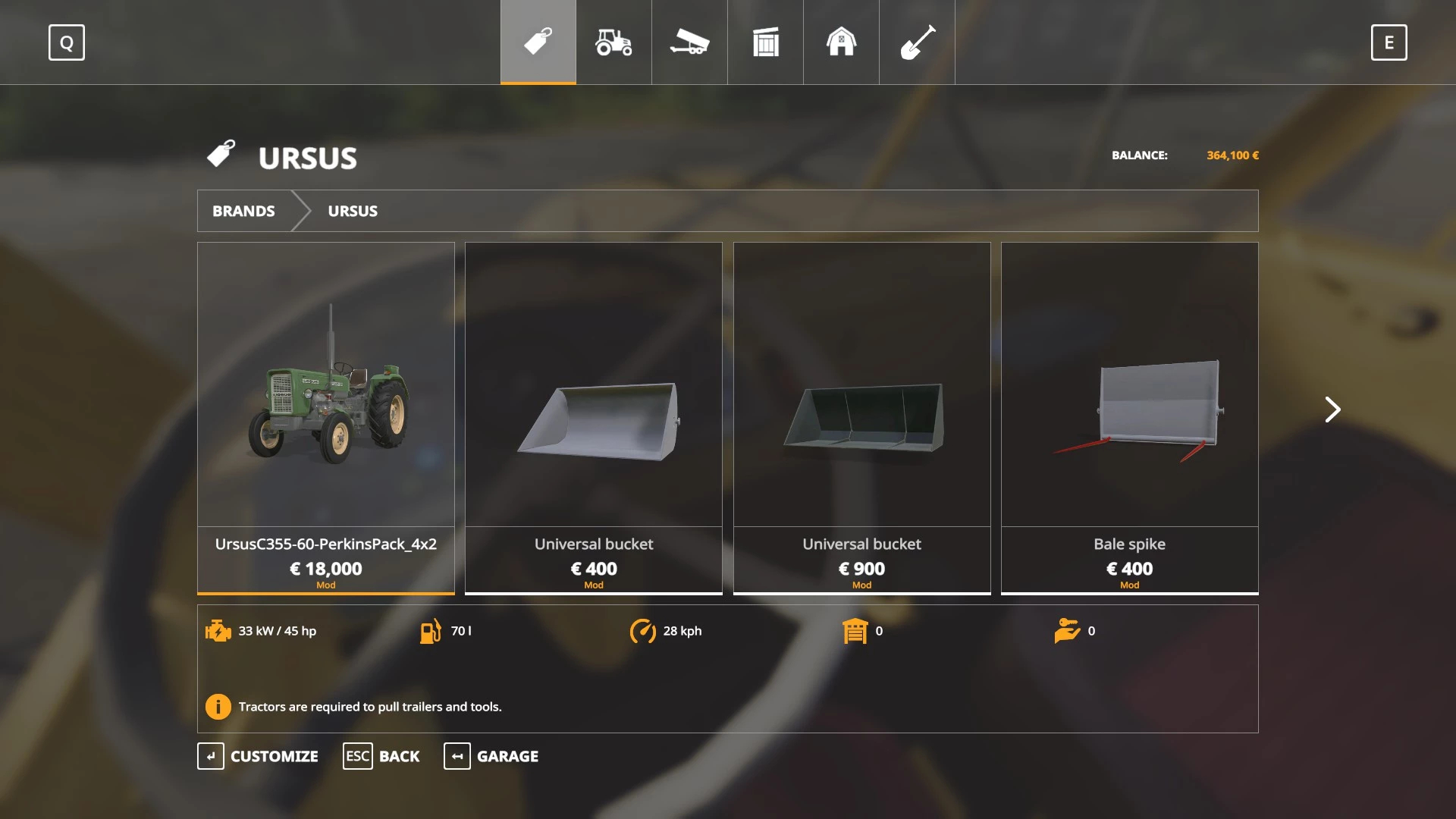
Task: Switch to the brands price-tag tab
Action: pyautogui.click(x=538, y=42)
